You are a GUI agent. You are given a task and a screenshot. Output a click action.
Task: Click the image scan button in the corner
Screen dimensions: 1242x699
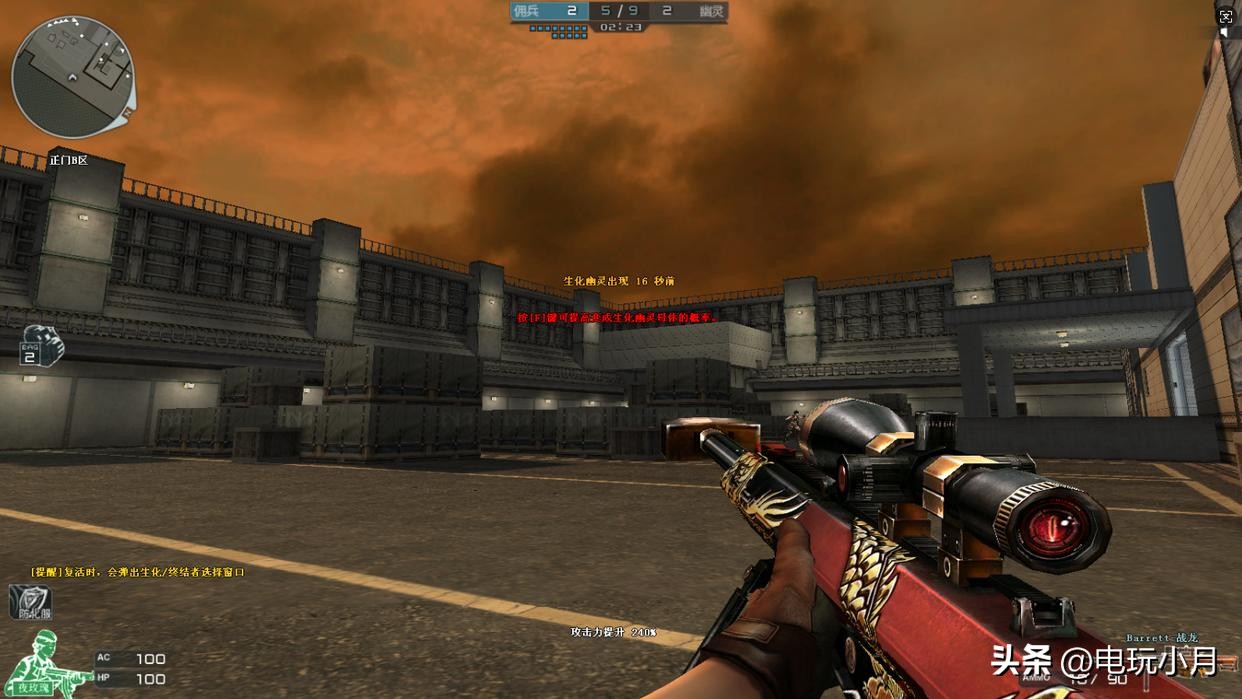pos(1226,16)
